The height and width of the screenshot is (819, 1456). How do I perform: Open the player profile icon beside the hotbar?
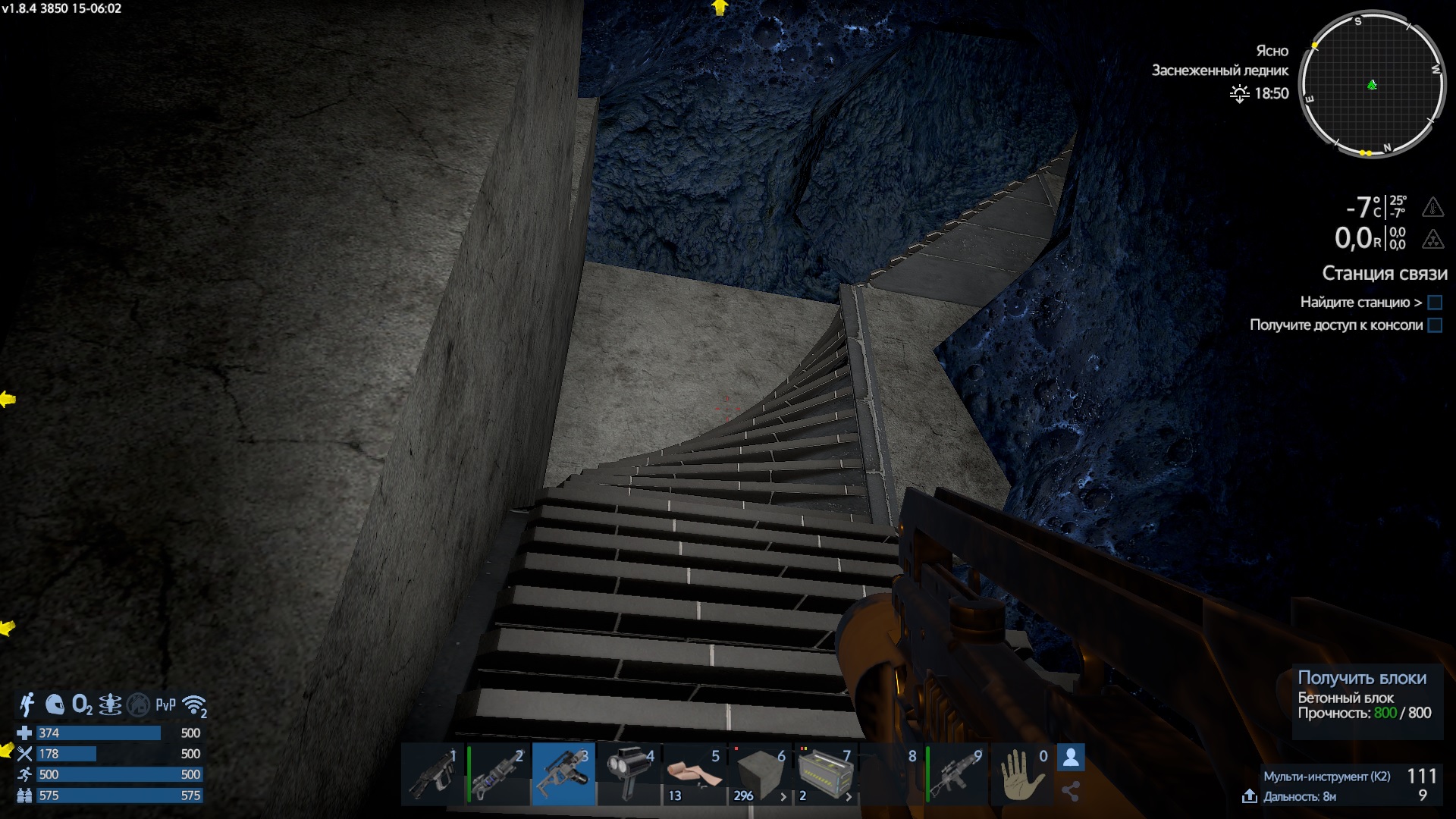(x=1071, y=757)
